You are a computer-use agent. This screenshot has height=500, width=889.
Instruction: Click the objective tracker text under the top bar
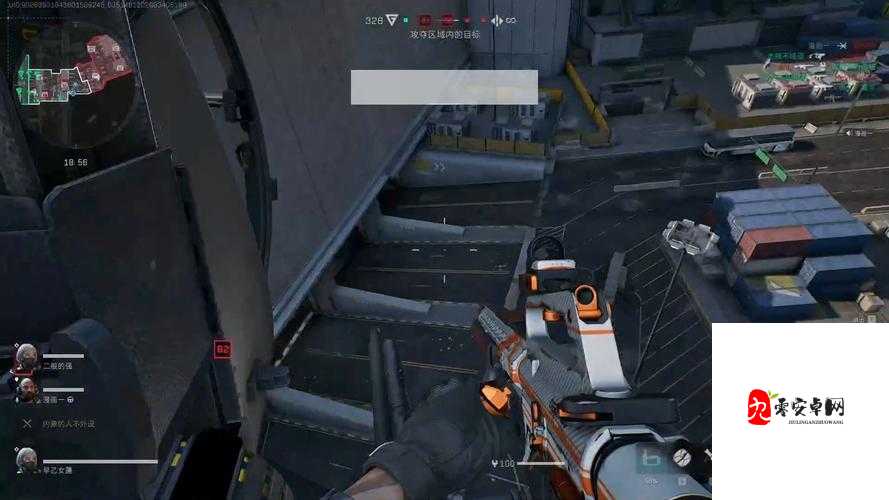tap(444, 34)
